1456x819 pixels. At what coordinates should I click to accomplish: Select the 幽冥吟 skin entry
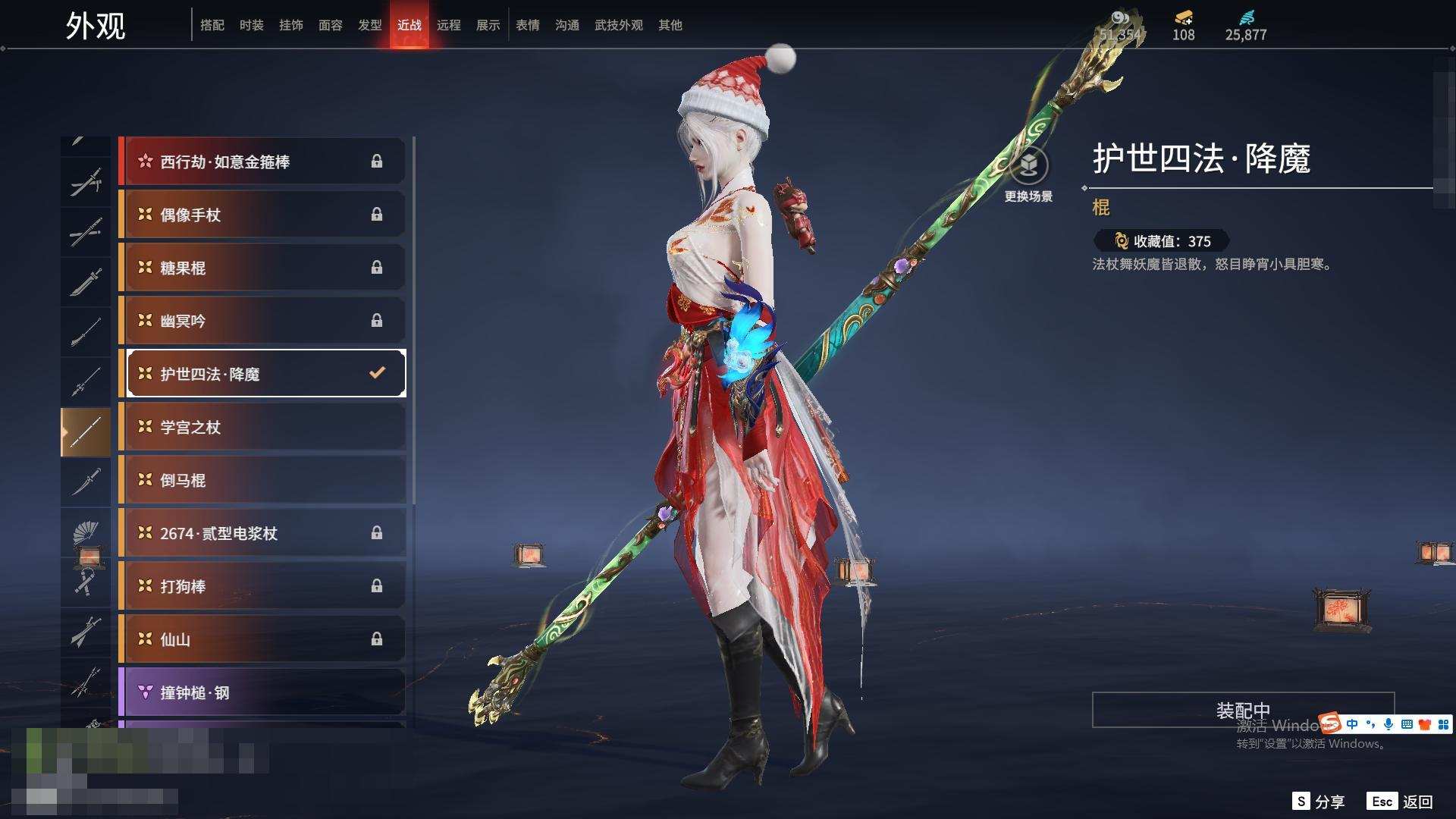coord(262,321)
